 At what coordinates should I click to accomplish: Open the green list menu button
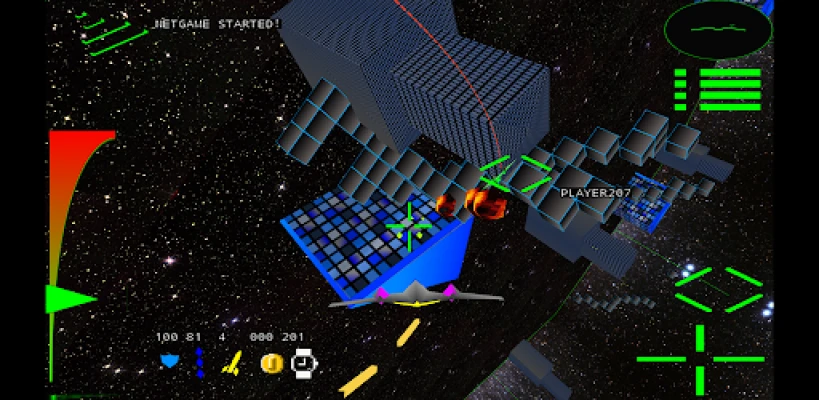719,89
